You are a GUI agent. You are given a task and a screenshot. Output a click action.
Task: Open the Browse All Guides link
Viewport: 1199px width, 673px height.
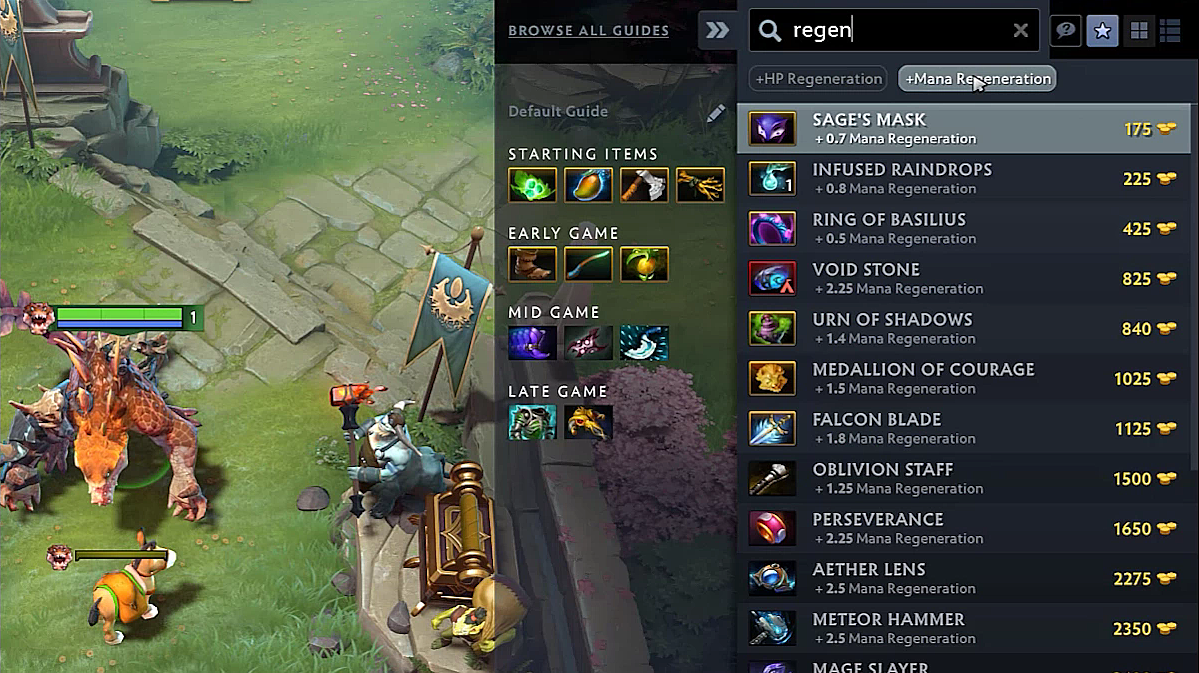[588, 31]
